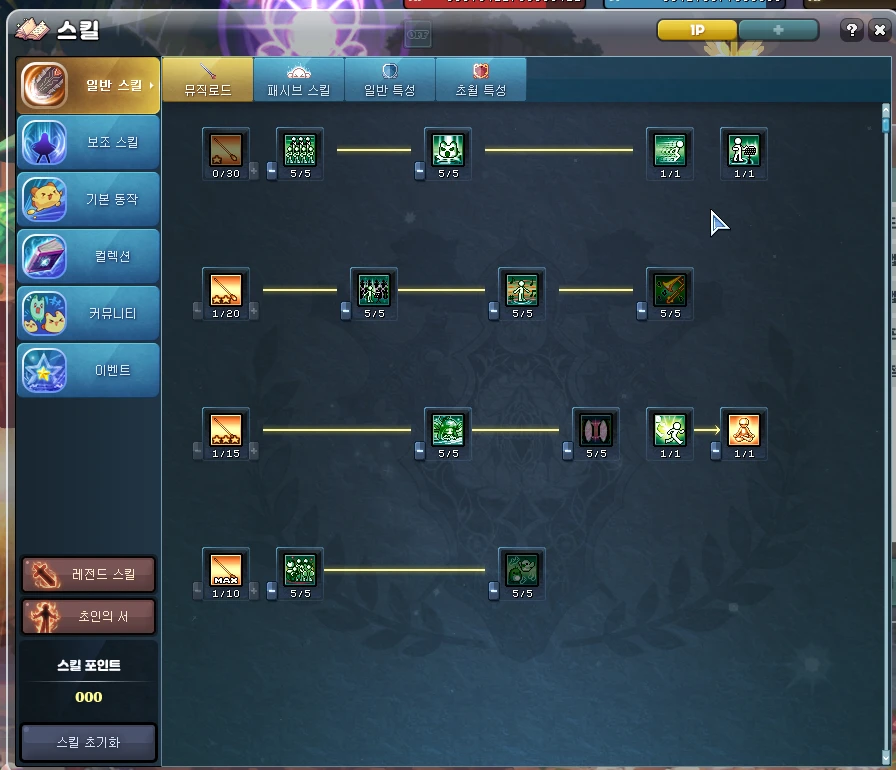Select the meditating figure skill icon

click(x=743, y=430)
